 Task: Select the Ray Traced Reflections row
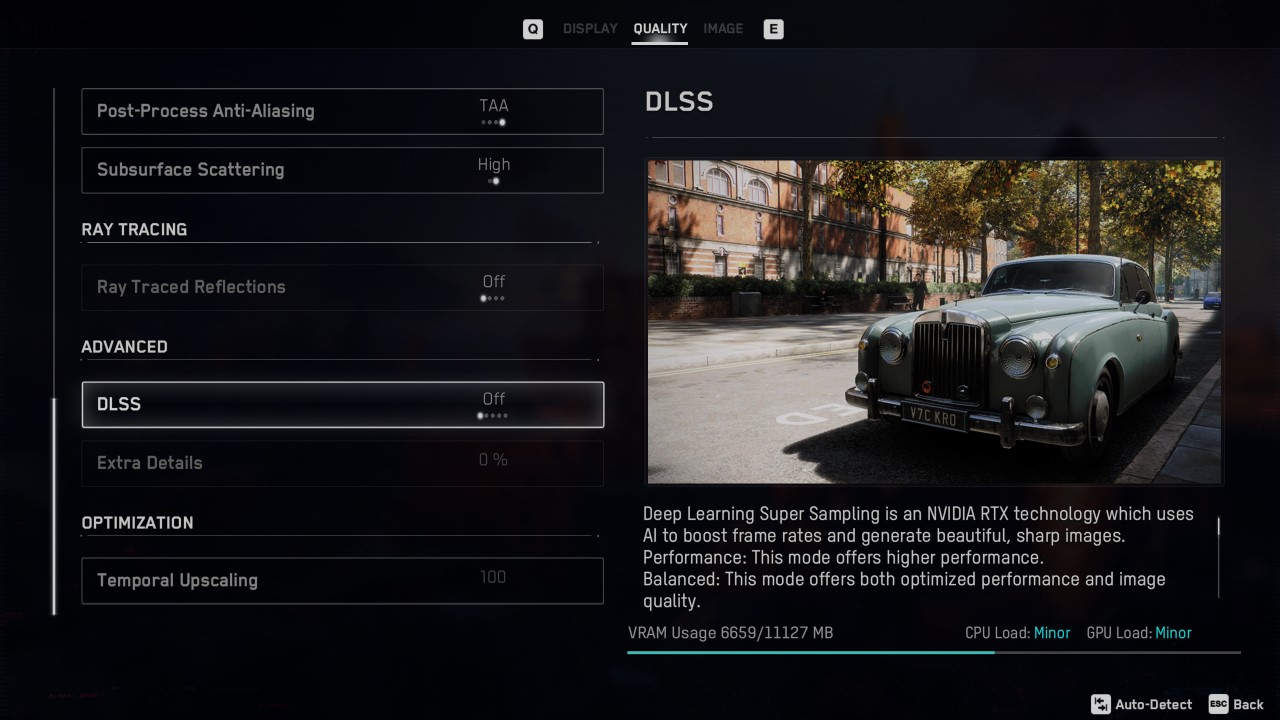click(342, 287)
